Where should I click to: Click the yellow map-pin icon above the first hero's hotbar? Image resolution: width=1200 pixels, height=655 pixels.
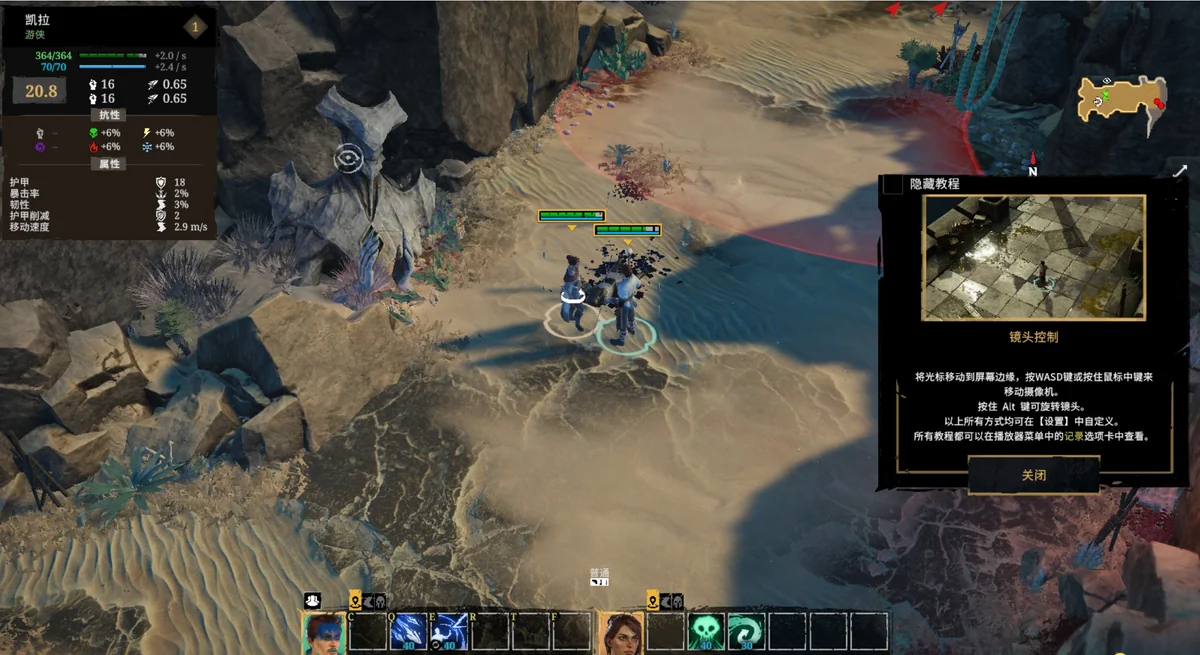[x=354, y=600]
